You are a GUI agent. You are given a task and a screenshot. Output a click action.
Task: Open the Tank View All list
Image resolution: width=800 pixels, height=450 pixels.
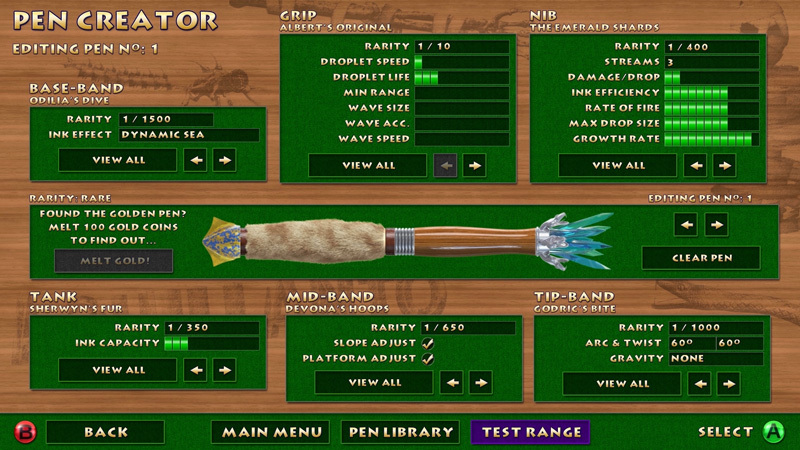tap(118, 370)
